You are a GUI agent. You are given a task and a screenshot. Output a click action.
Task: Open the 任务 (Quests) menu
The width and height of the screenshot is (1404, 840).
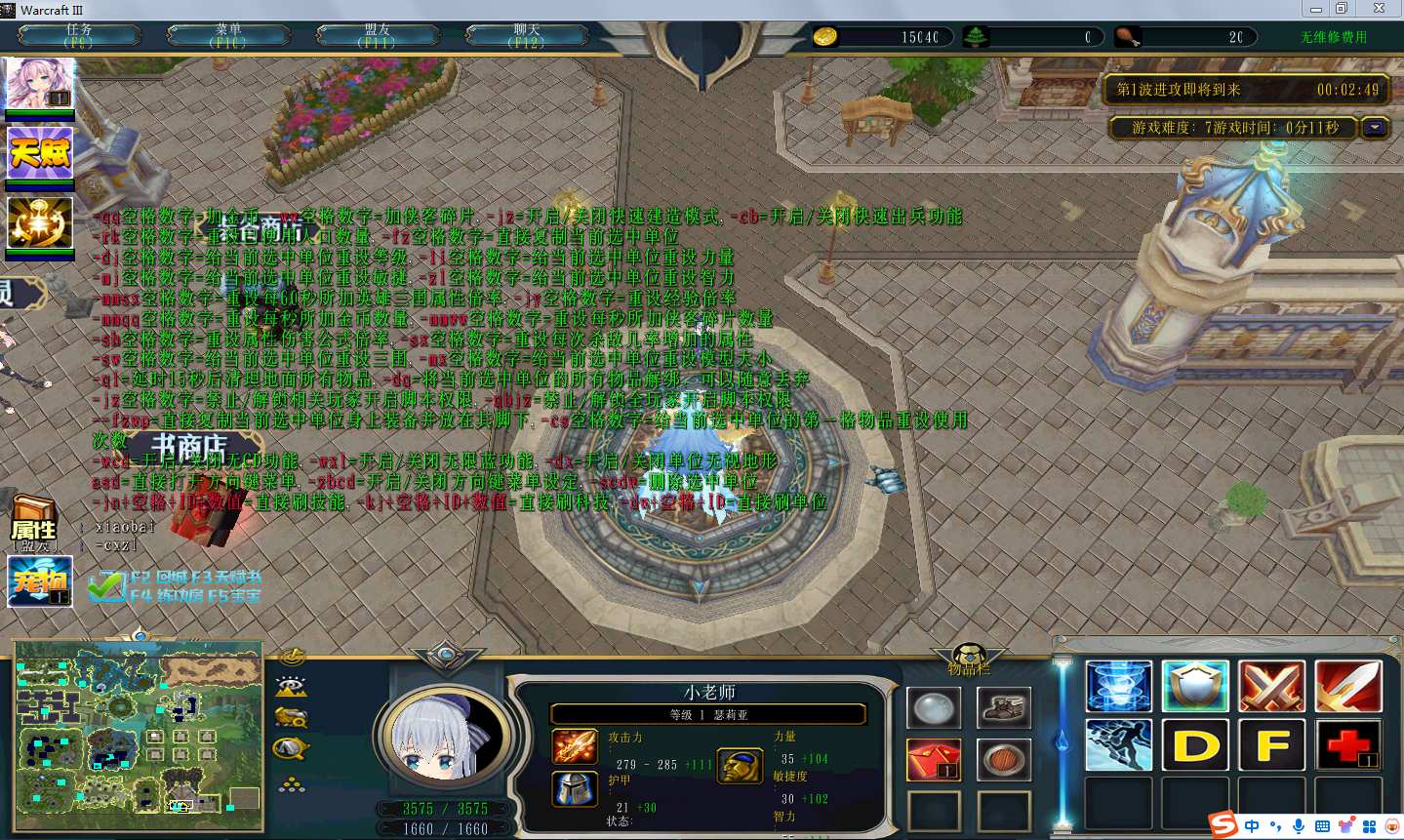(79, 36)
